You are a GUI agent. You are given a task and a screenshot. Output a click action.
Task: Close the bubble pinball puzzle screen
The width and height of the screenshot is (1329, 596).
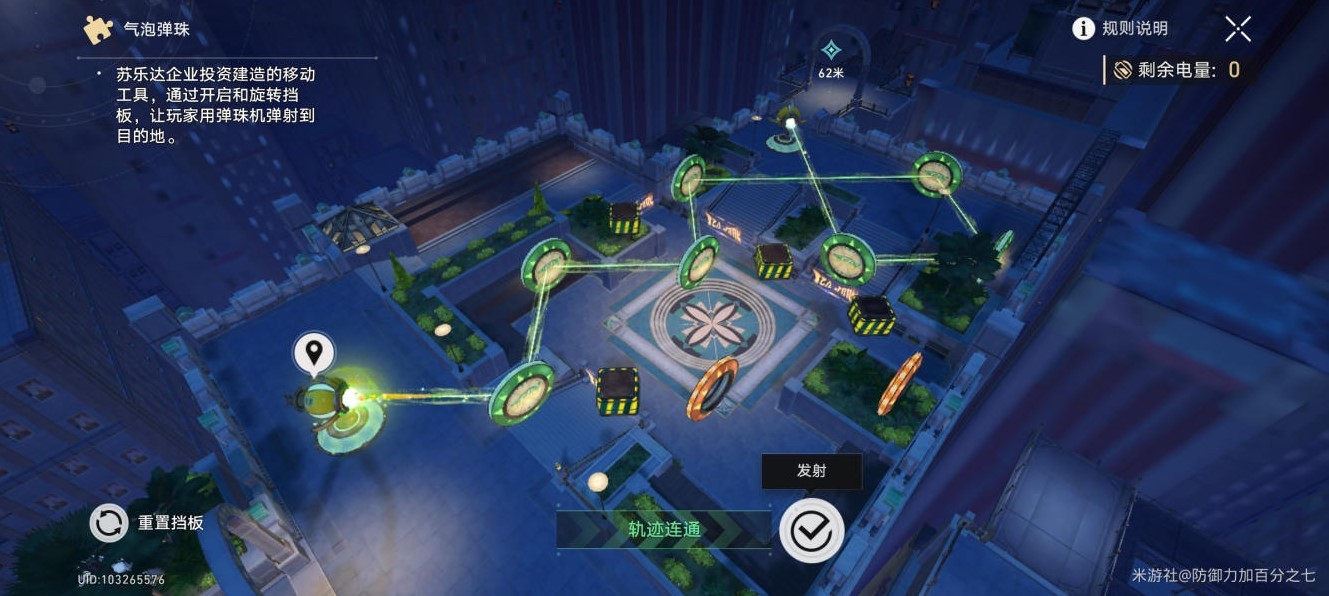[x=1238, y=29]
